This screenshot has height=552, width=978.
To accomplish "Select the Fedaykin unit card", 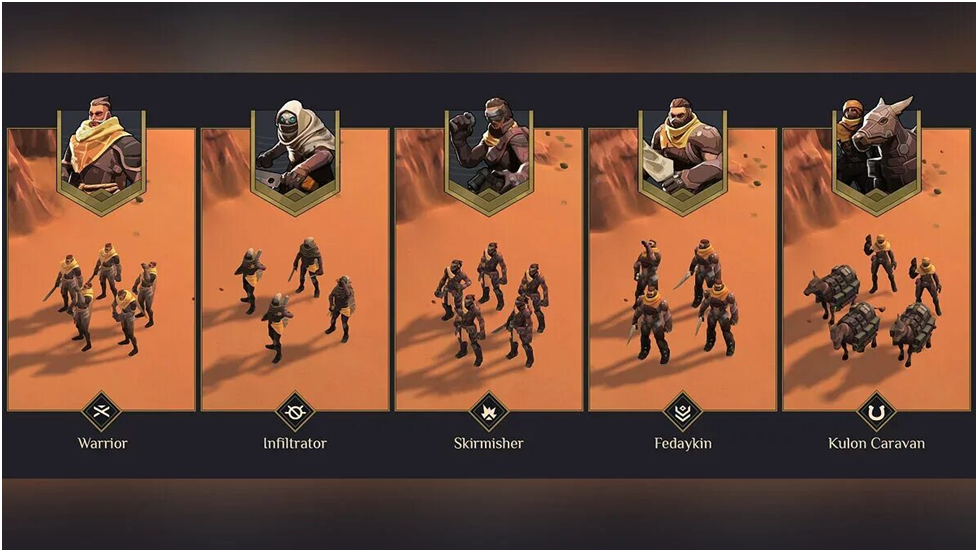I will (x=683, y=290).
